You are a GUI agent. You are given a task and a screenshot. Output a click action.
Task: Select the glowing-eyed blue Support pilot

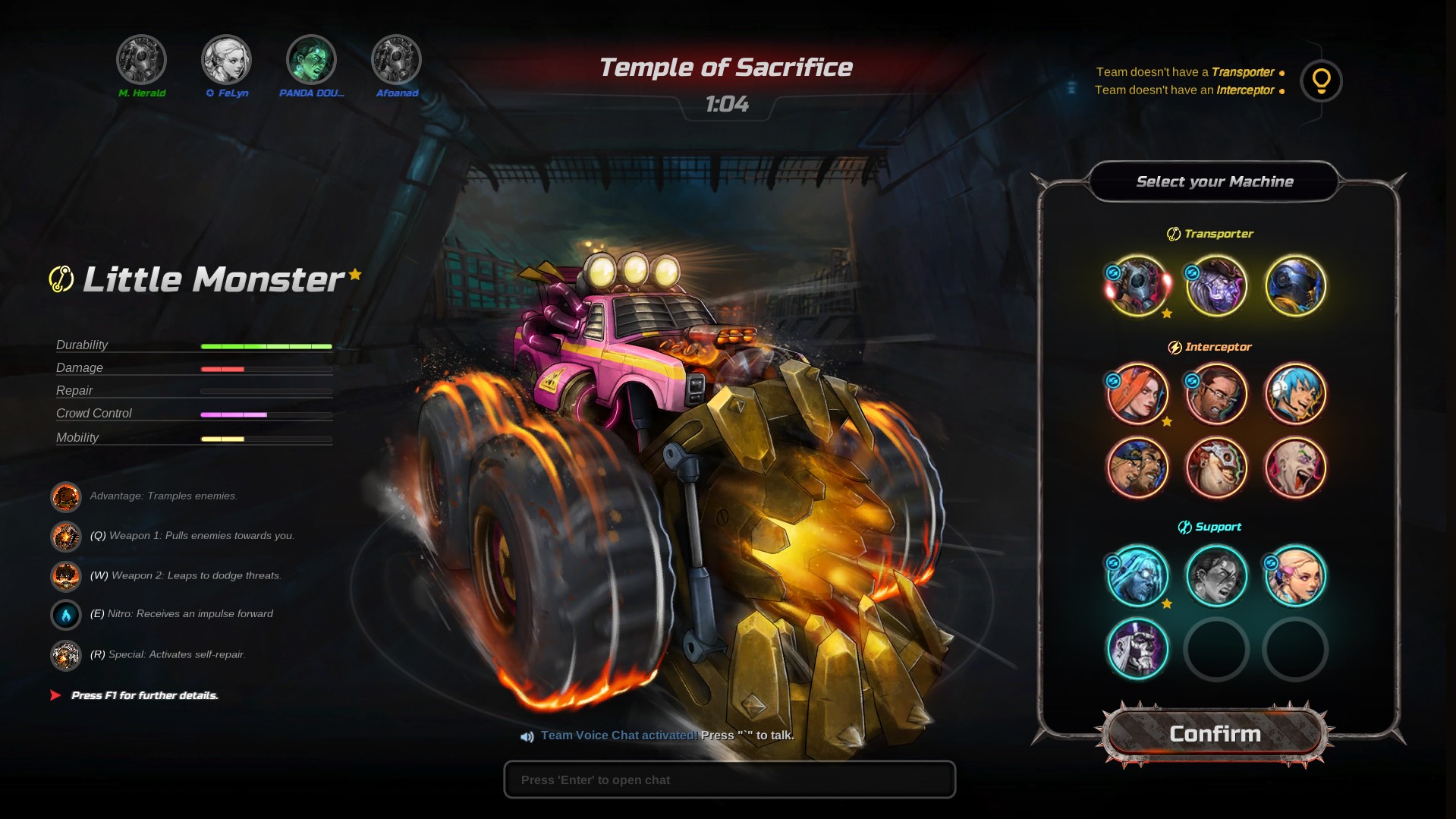[1137, 576]
